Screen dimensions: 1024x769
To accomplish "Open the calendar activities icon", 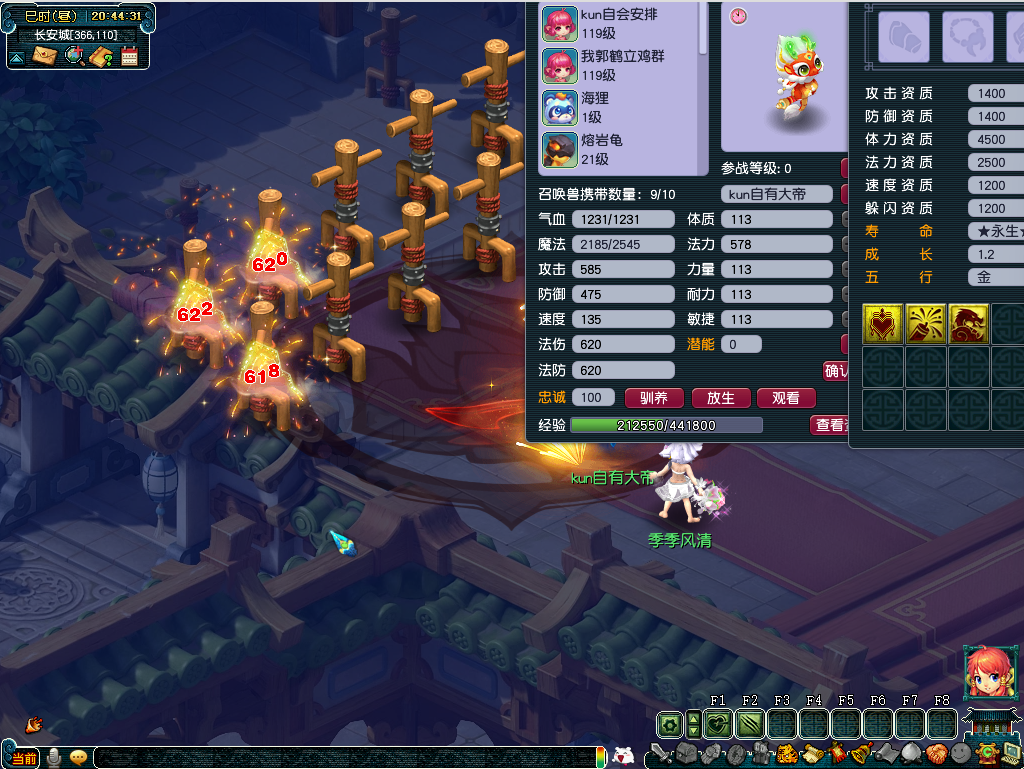I will point(129,56).
